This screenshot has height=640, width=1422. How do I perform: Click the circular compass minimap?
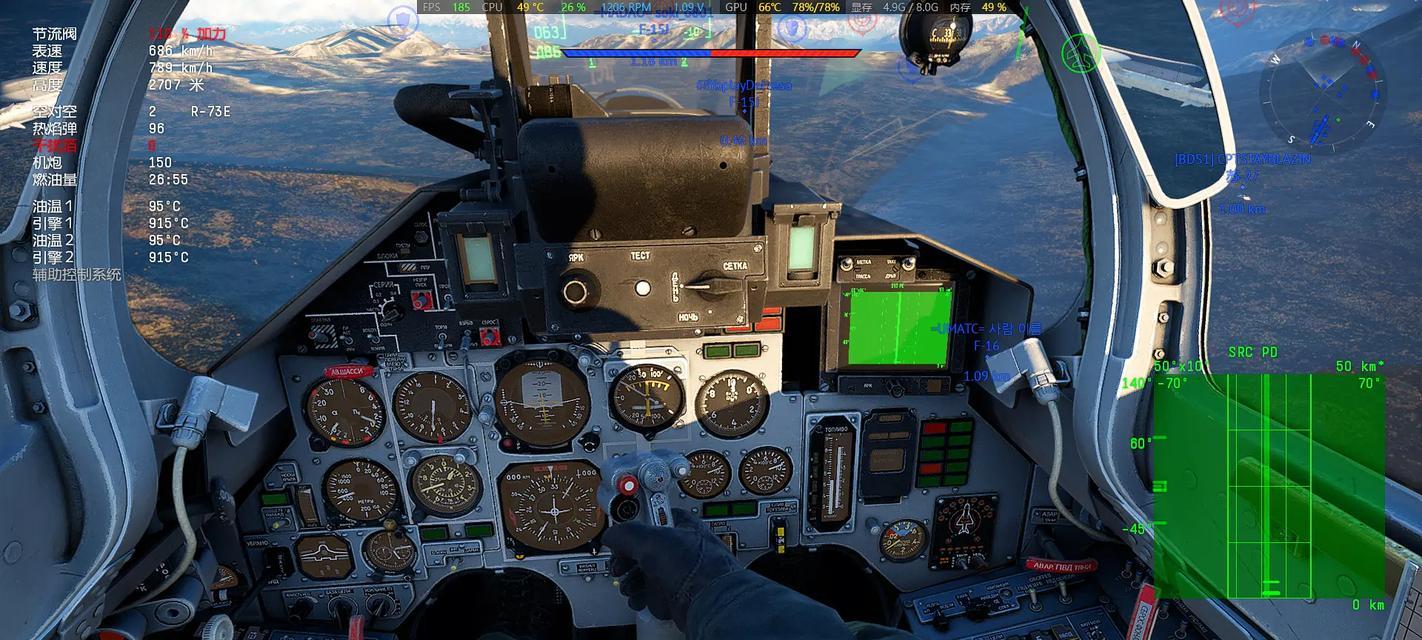tap(1321, 90)
